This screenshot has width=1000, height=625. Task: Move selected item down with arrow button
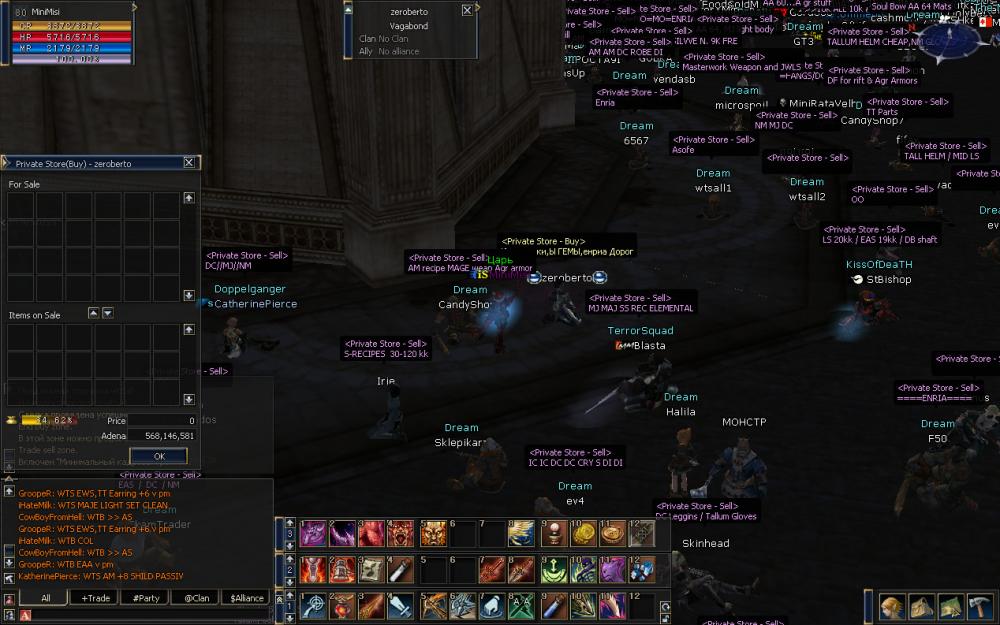tap(108, 313)
